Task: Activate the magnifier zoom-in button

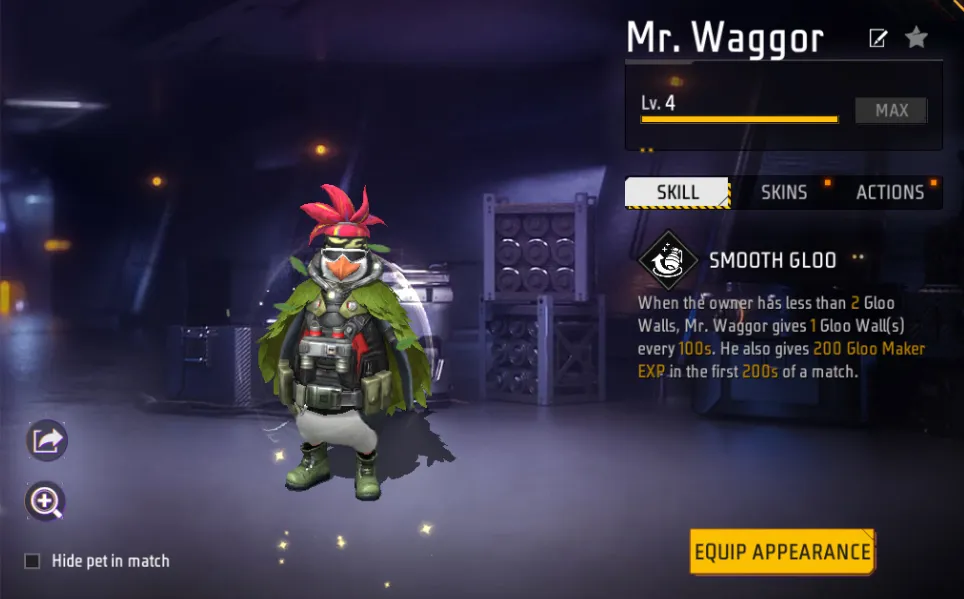Action: click(47, 502)
